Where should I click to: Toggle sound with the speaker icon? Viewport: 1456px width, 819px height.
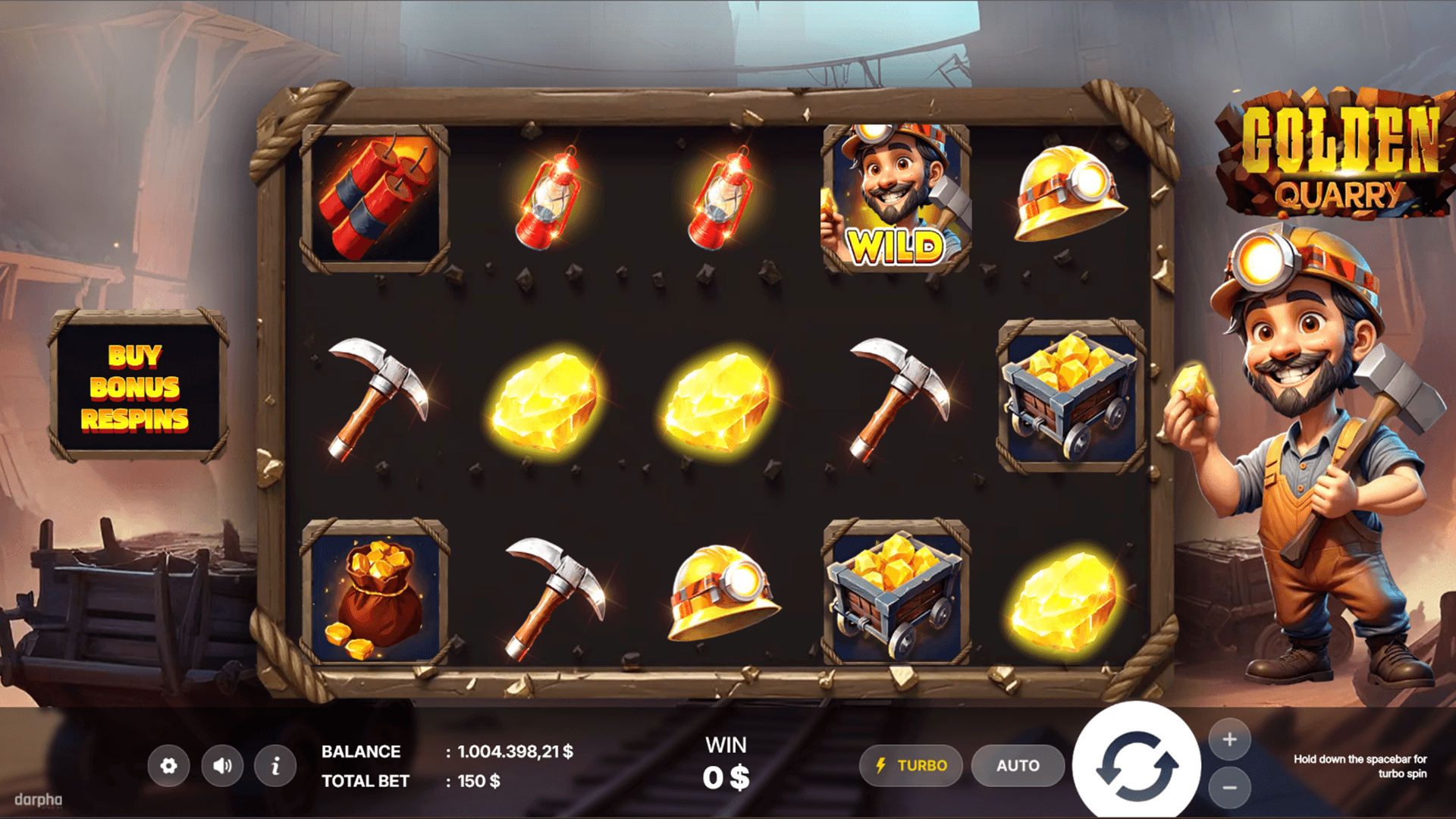pyautogui.click(x=222, y=766)
